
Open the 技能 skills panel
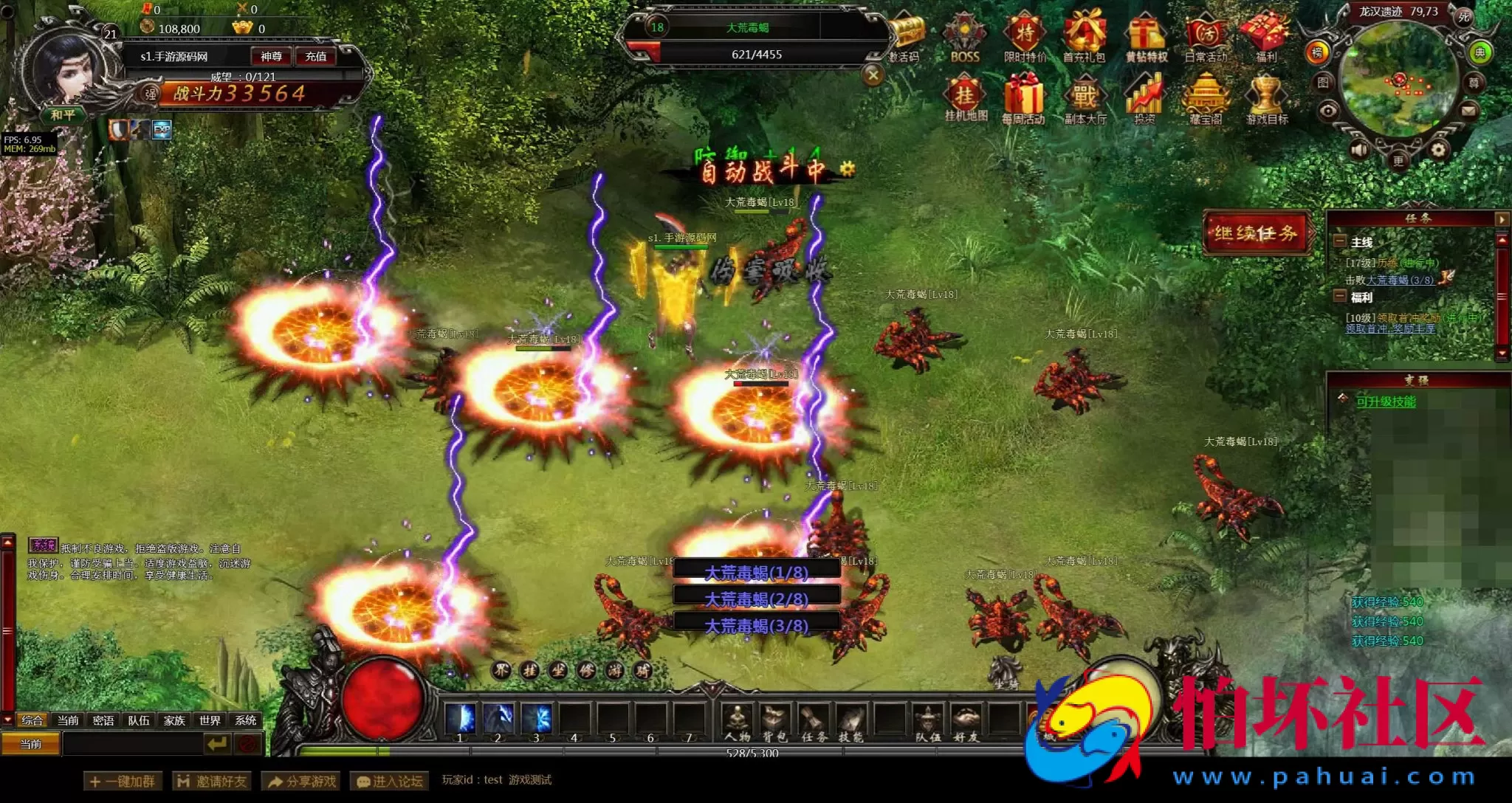click(x=850, y=722)
